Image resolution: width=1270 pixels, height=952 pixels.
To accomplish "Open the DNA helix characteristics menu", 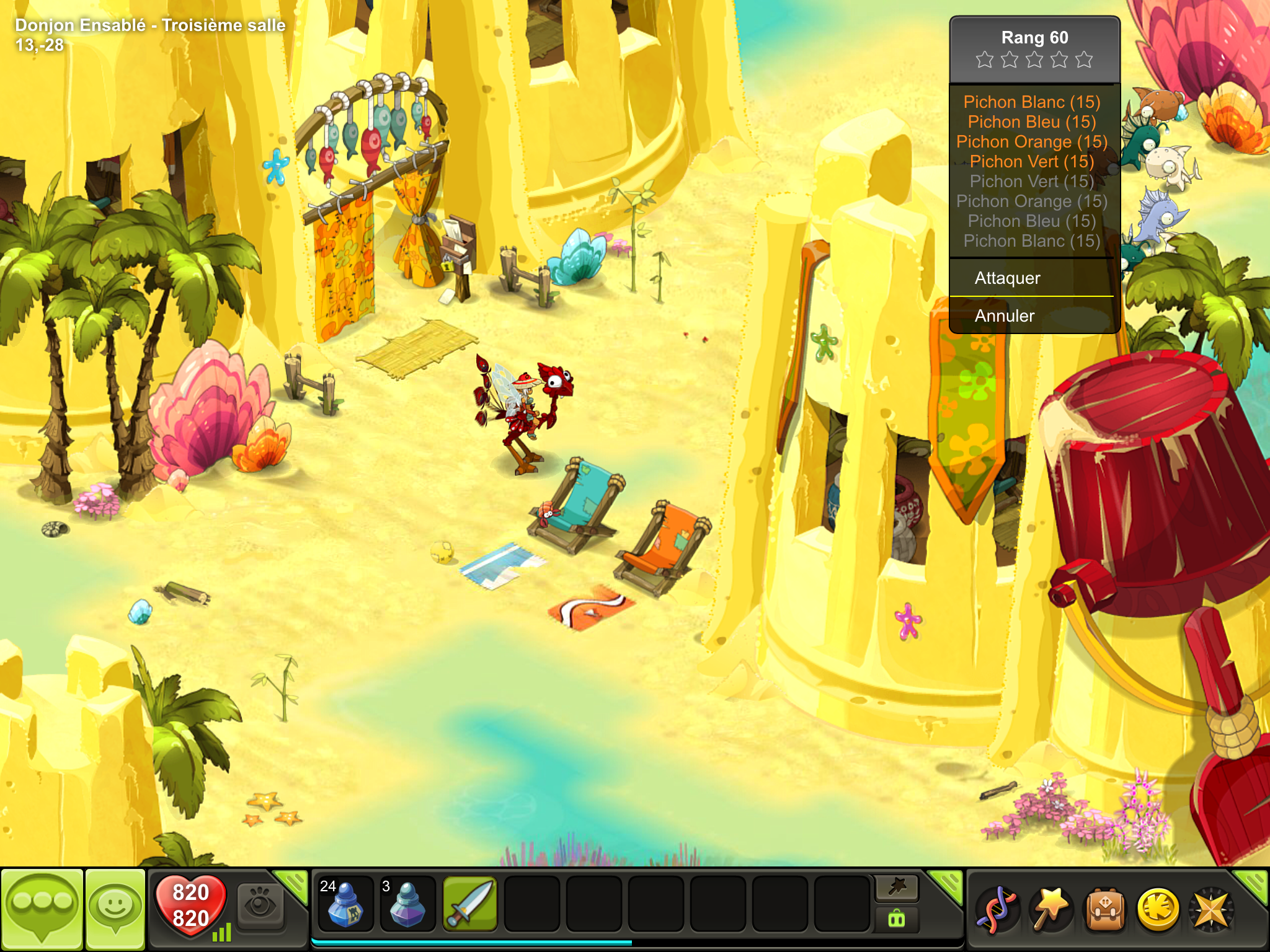I will 997,910.
